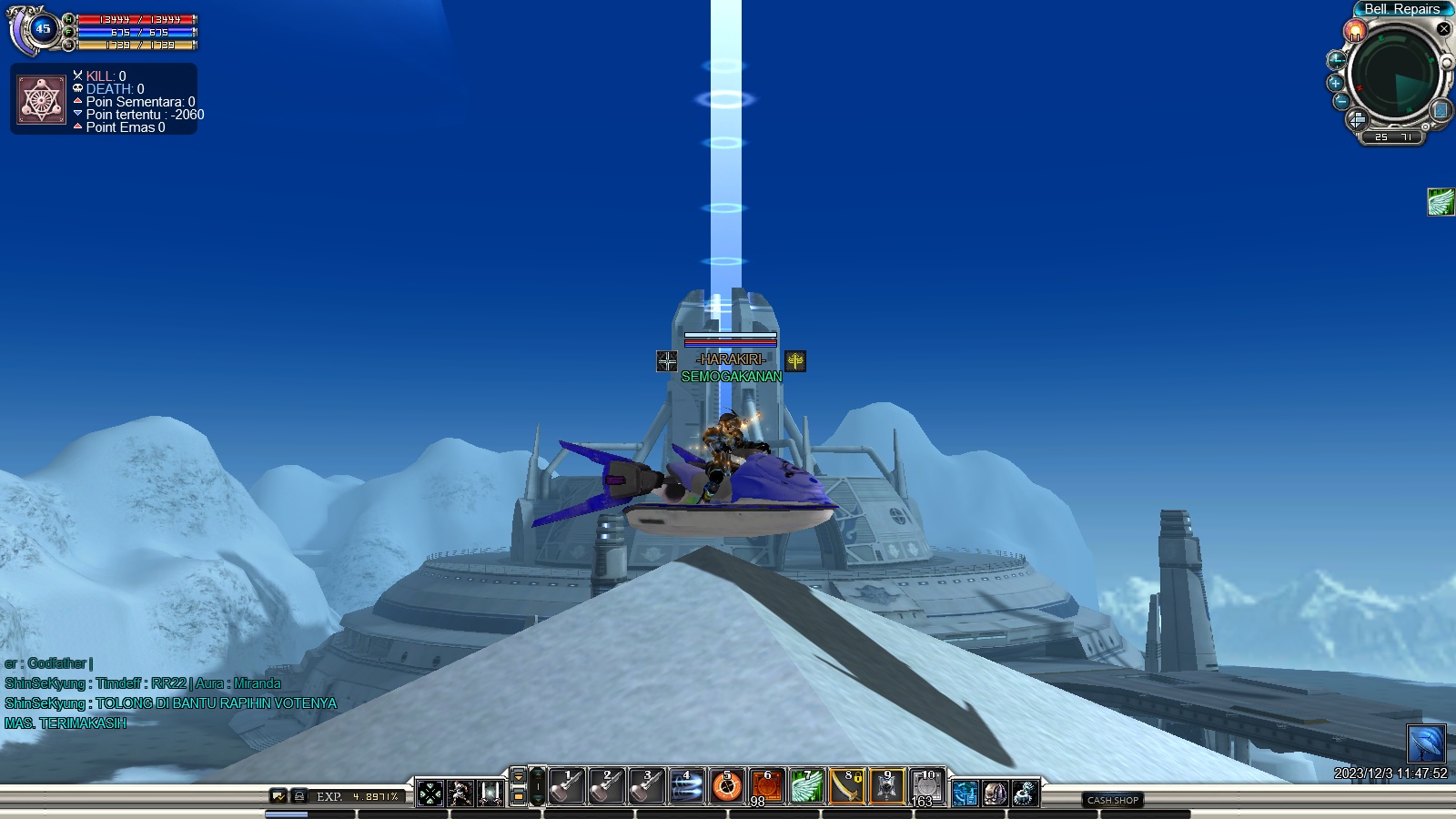Click the blue satellite dish icon above the clock
This screenshot has width=1456, height=819.
(1426, 743)
